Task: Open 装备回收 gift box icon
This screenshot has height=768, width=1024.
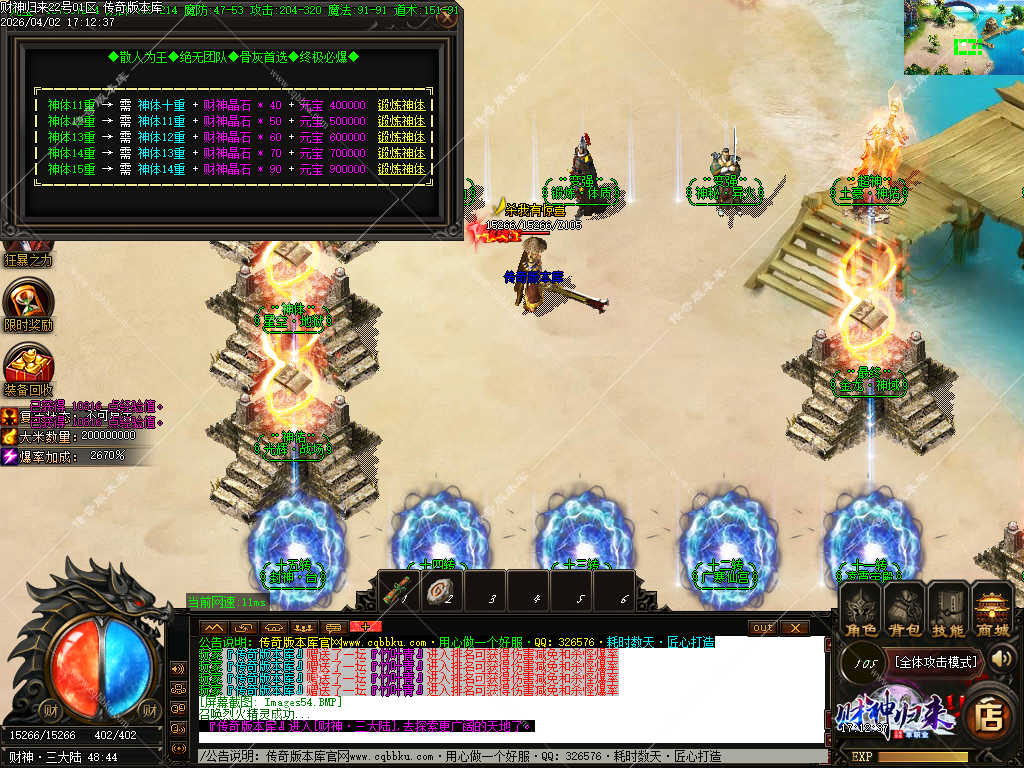Action: tap(28, 363)
